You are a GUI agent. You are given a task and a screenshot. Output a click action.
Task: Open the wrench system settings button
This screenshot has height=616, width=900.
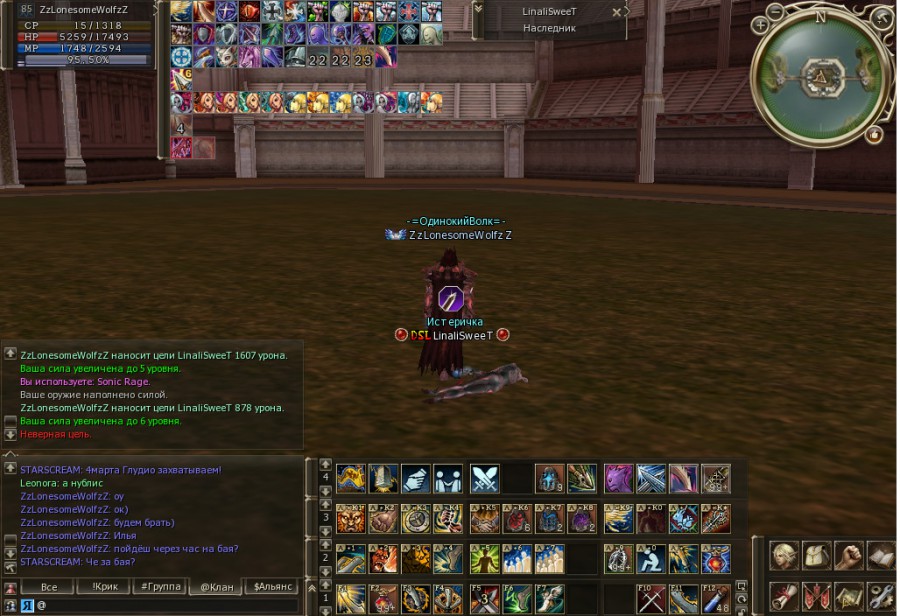click(x=881, y=597)
